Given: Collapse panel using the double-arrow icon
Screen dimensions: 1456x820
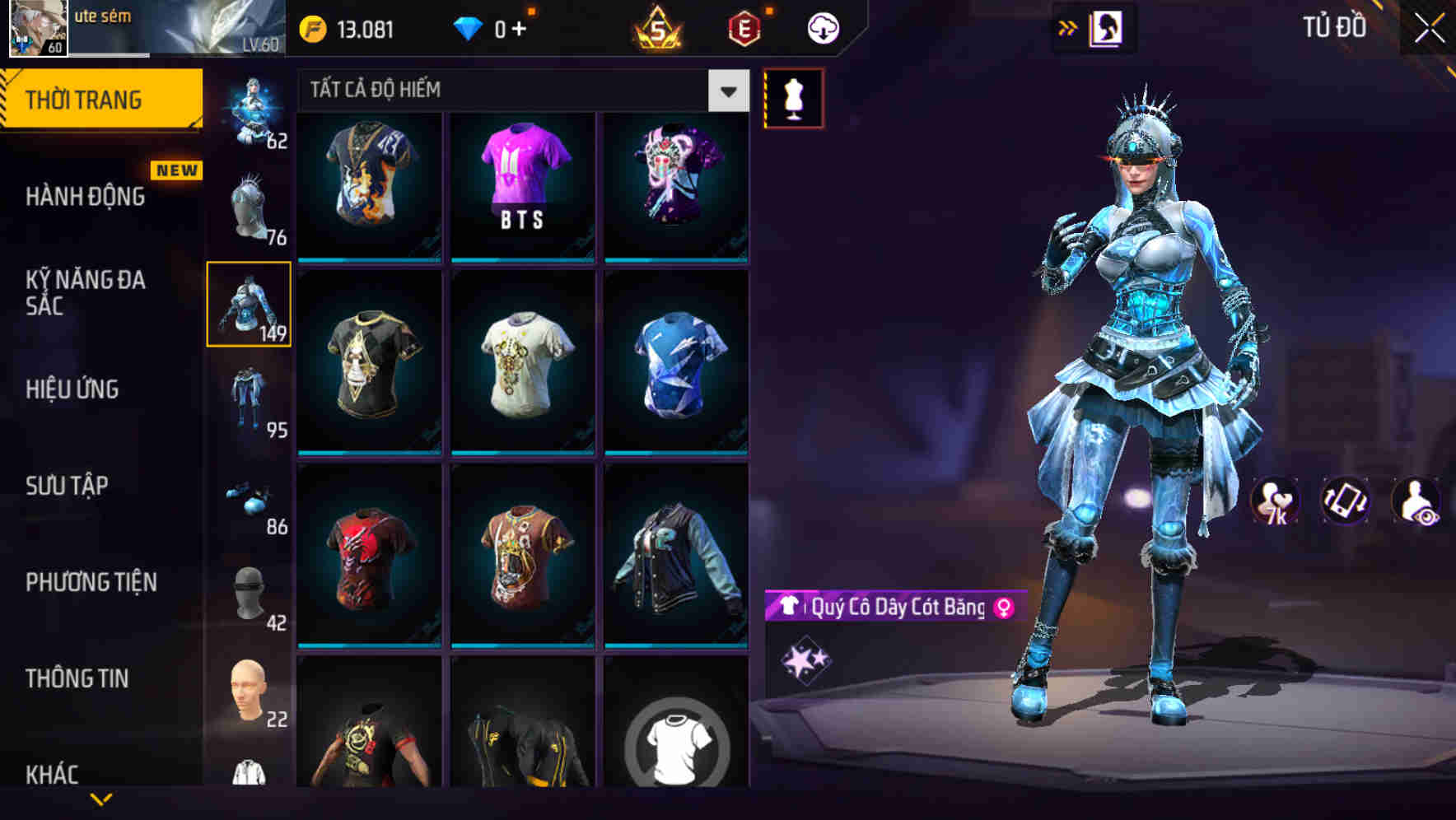Looking at the screenshot, I should [x=1068, y=27].
